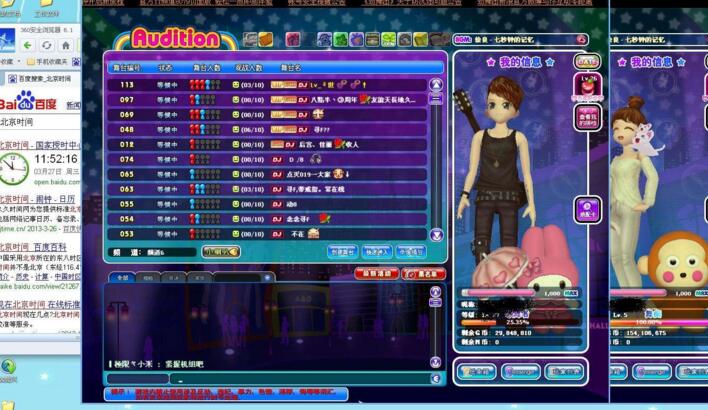
Task: Click the round emoticon button beside chat input
Action: tap(433, 380)
